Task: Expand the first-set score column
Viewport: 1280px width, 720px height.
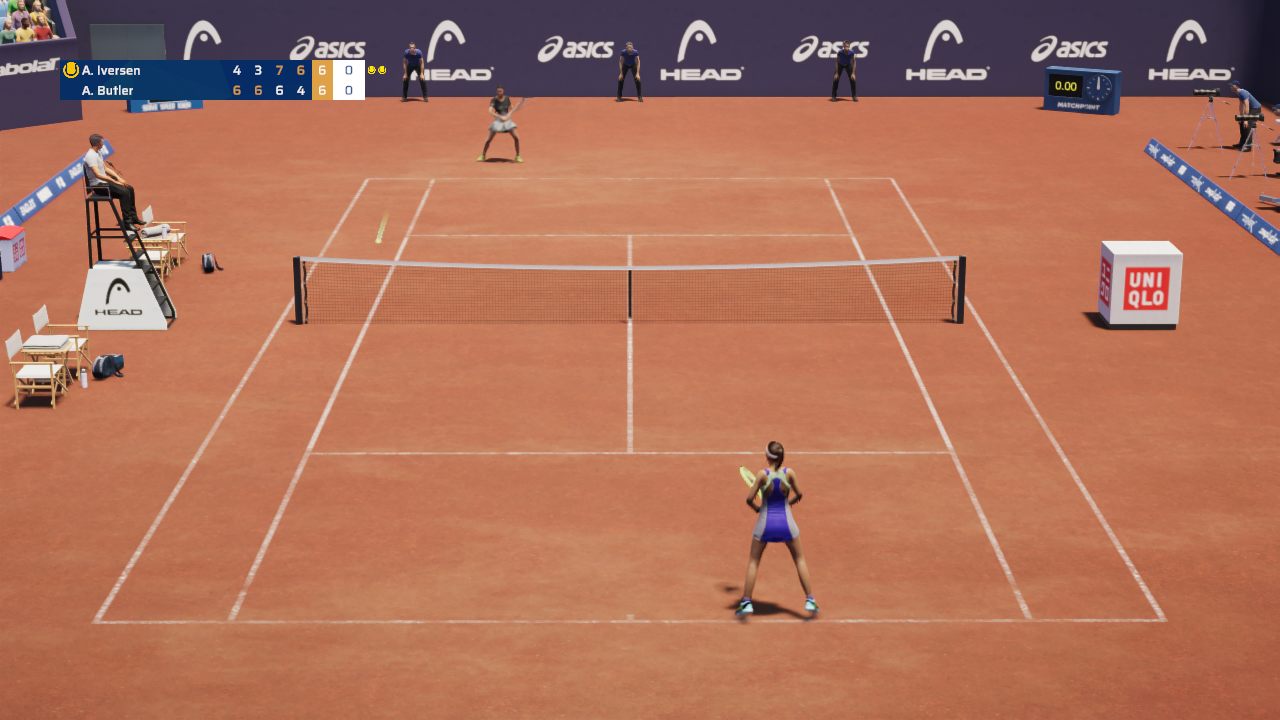Action: coord(236,80)
